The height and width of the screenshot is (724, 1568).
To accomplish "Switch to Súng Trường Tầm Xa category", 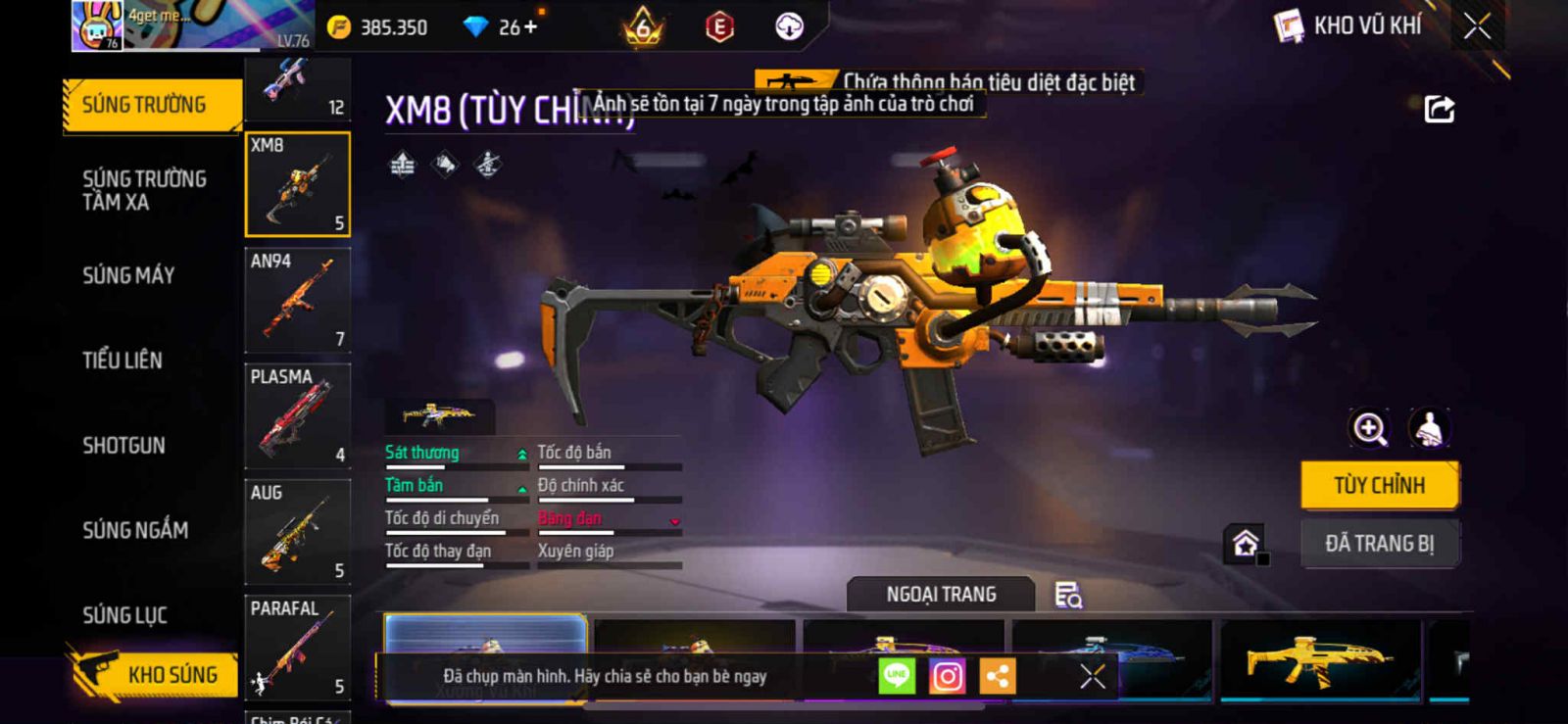I will 144,190.
